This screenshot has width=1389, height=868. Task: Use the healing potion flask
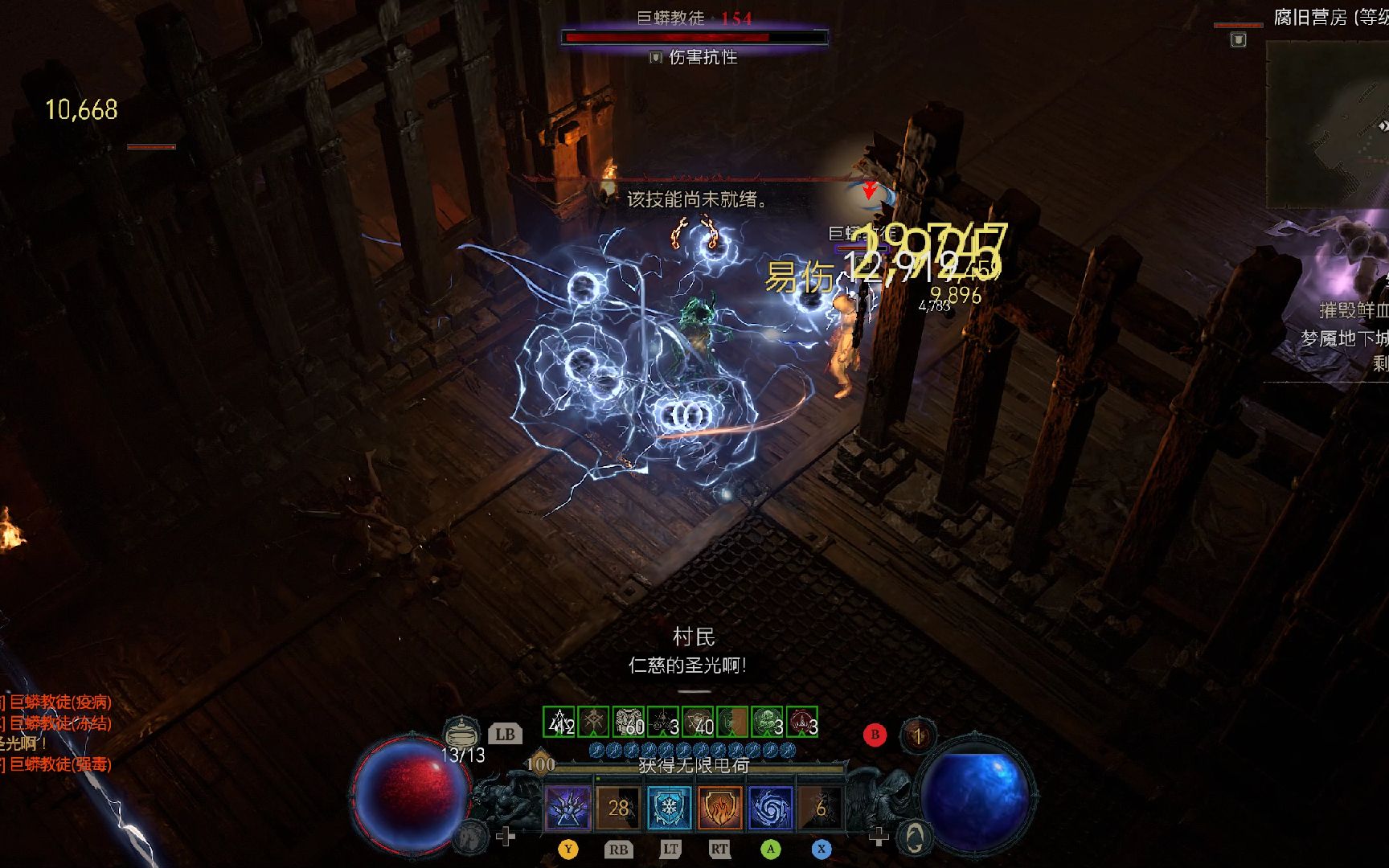point(461,735)
